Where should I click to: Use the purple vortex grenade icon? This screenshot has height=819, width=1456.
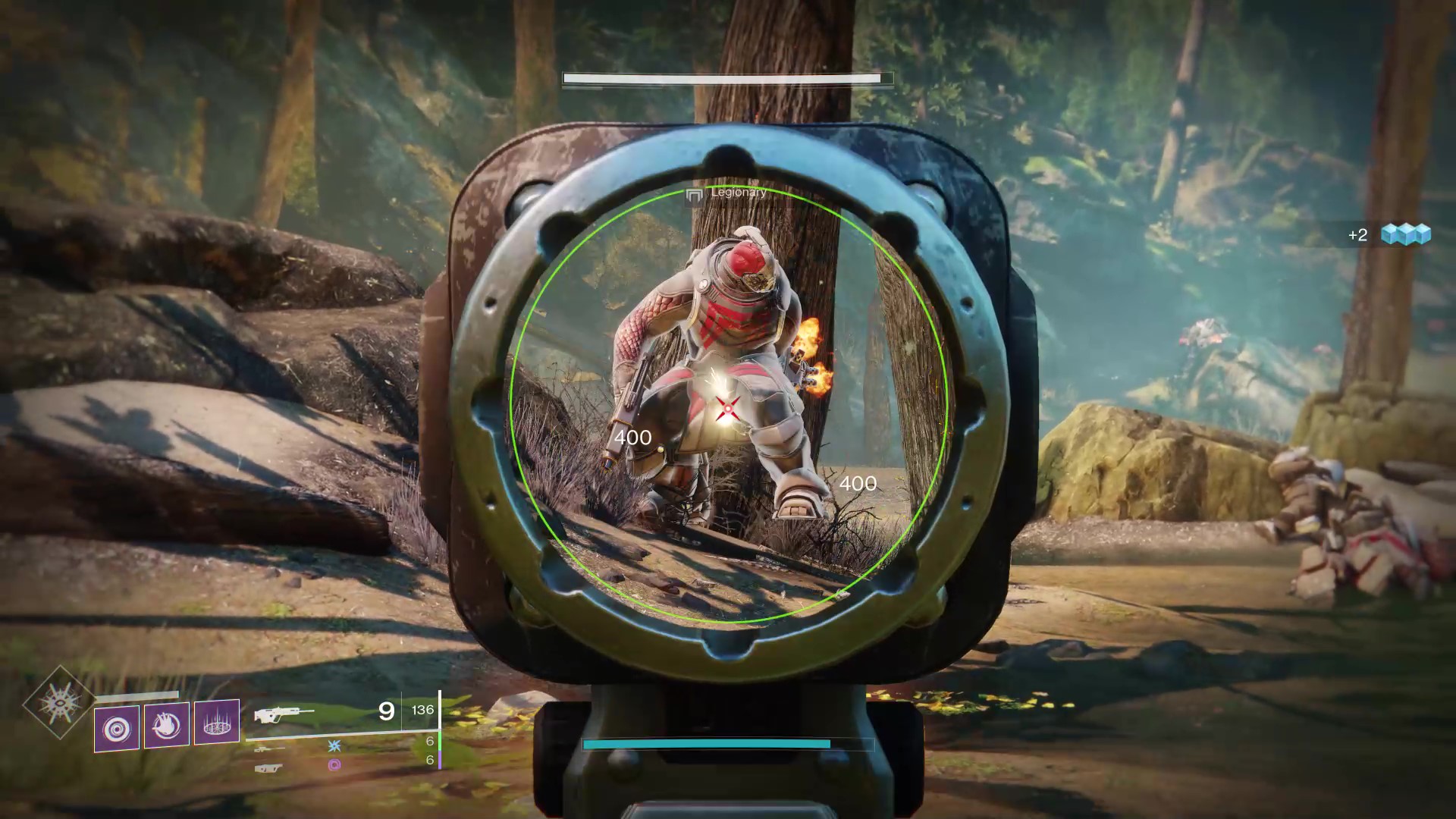(117, 729)
